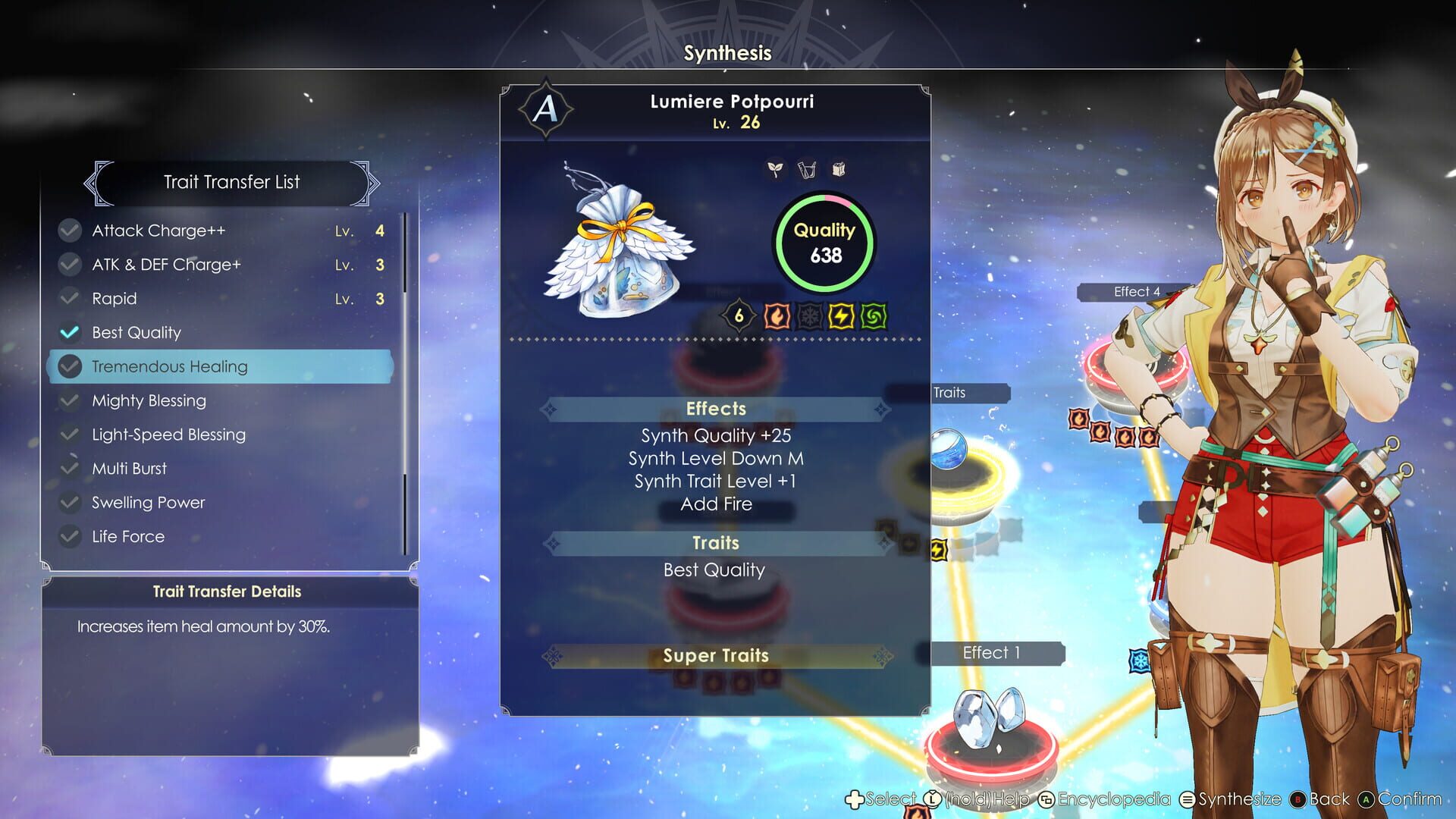The height and width of the screenshot is (819, 1456).
Task: Click the flask ingredient category icon
Action: (x=806, y=170)
